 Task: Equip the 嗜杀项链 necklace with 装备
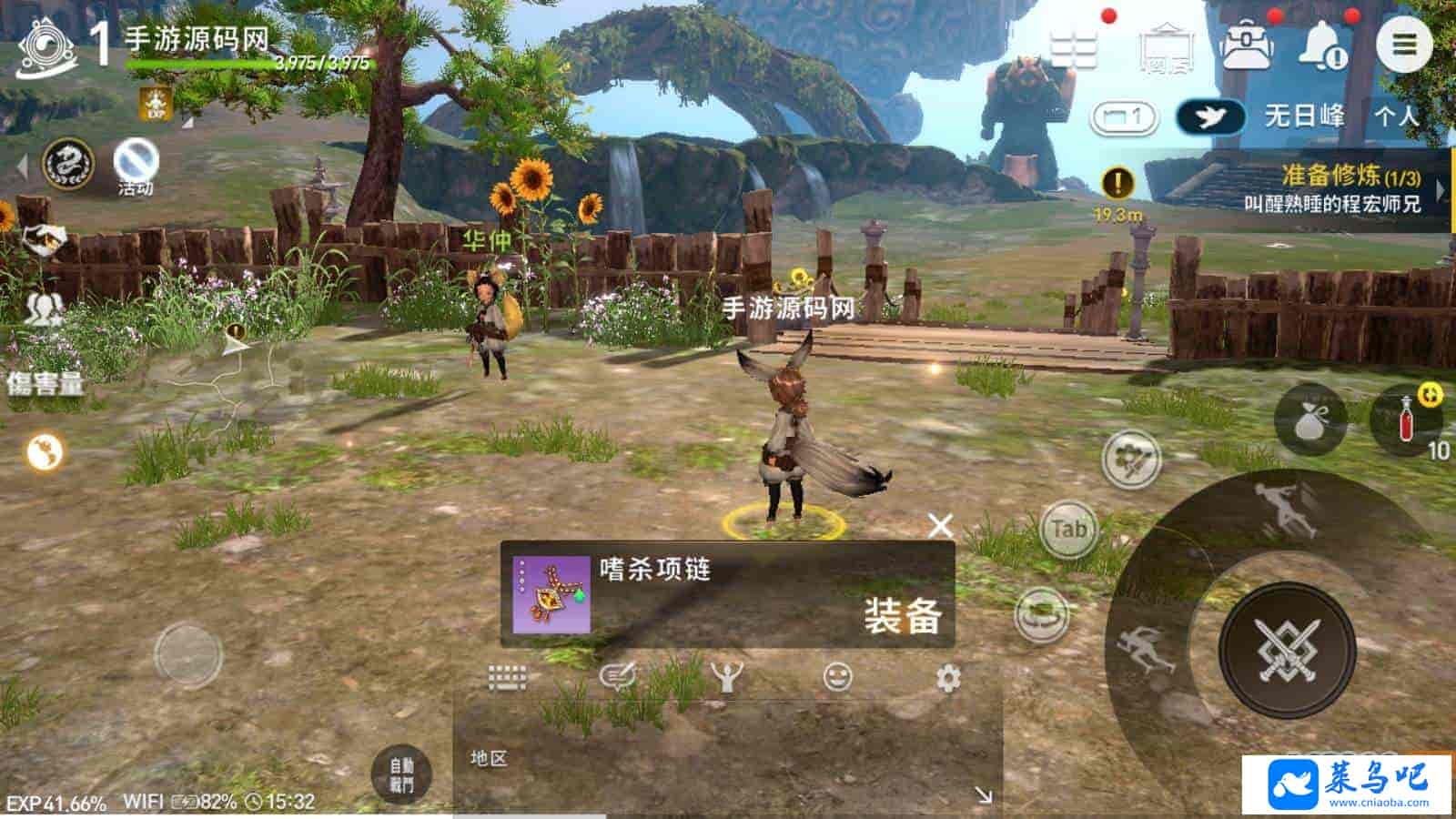901,615
